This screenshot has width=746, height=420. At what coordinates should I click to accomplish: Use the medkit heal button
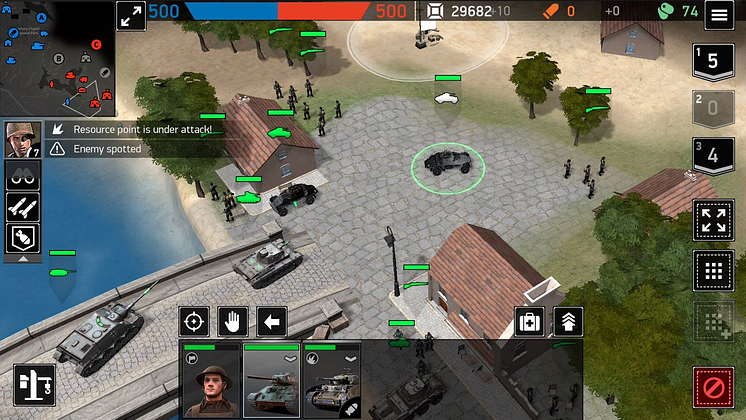[530, 322]
